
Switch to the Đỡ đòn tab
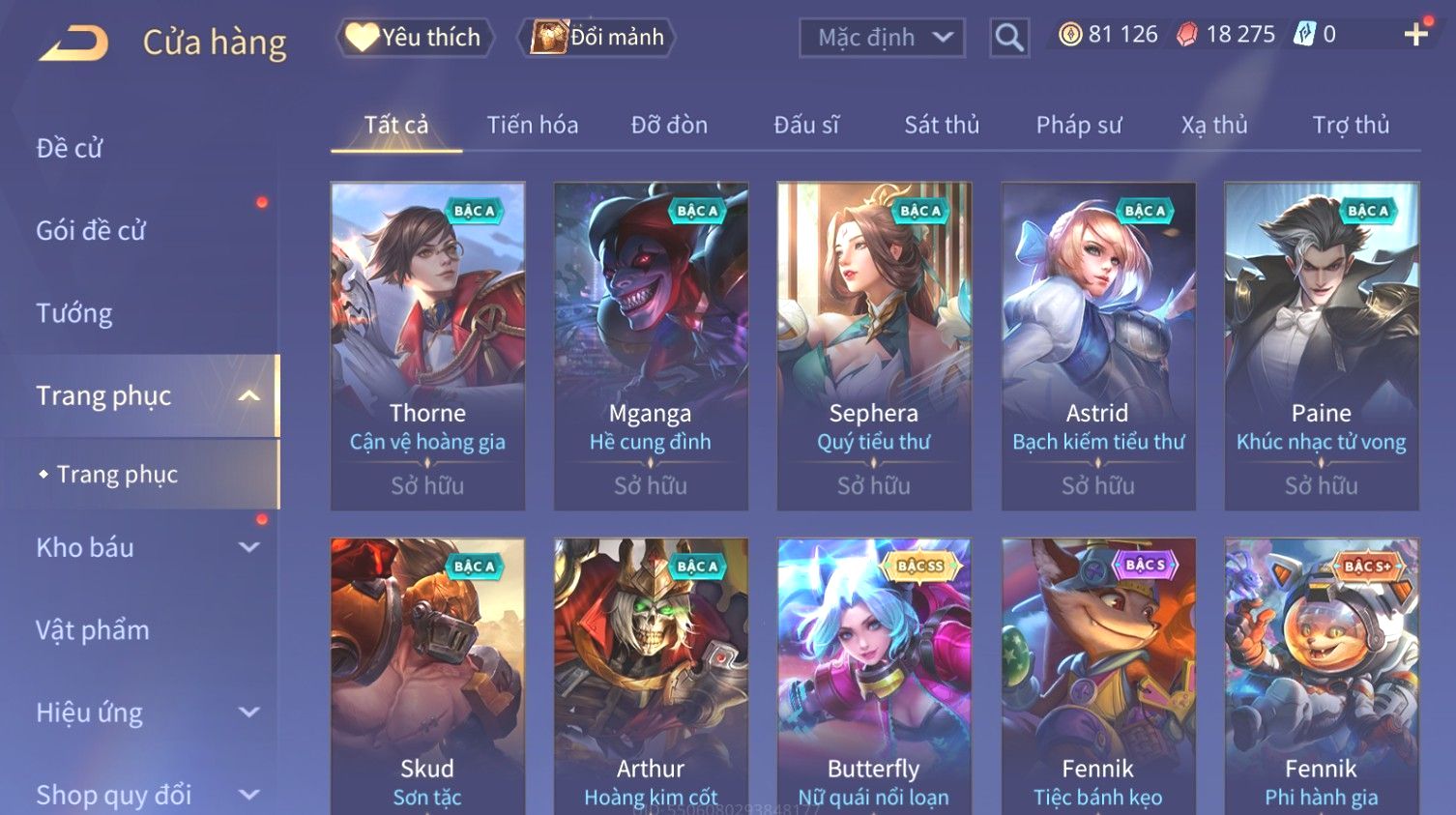(x=669, y=125)
